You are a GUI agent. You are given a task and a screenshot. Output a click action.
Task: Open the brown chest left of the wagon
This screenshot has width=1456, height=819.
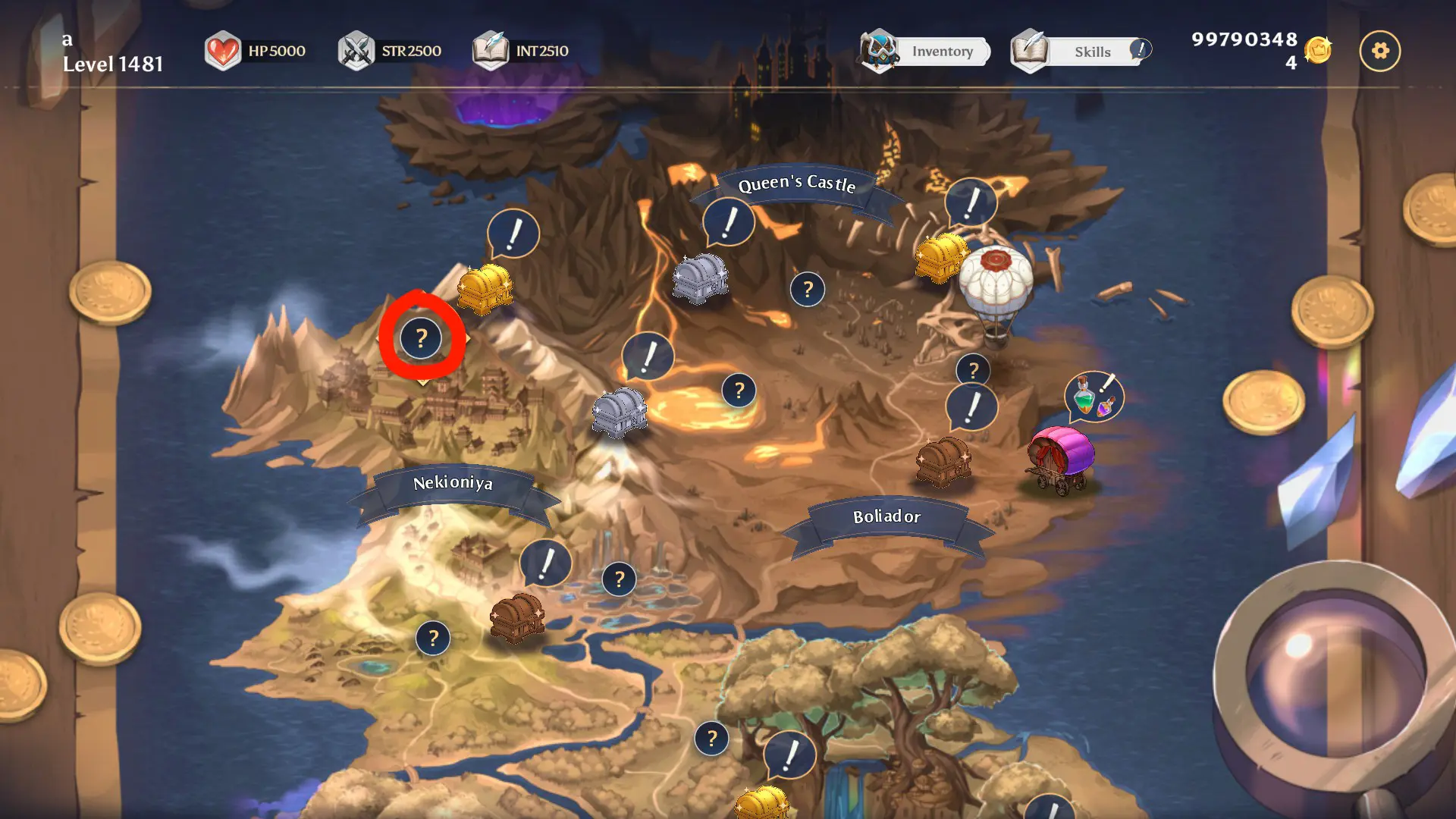point(943,460)
